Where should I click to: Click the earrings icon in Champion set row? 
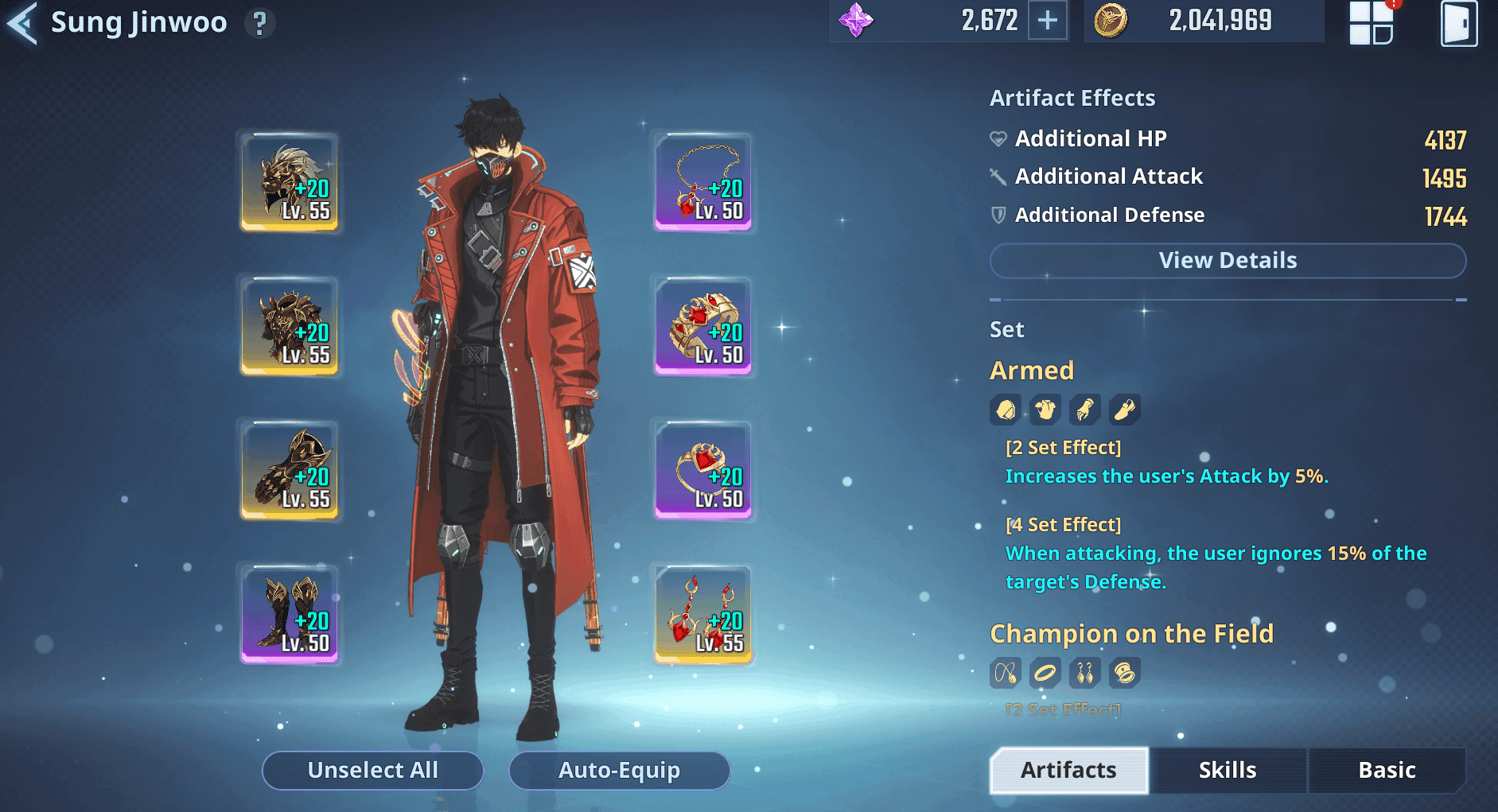1084,672
